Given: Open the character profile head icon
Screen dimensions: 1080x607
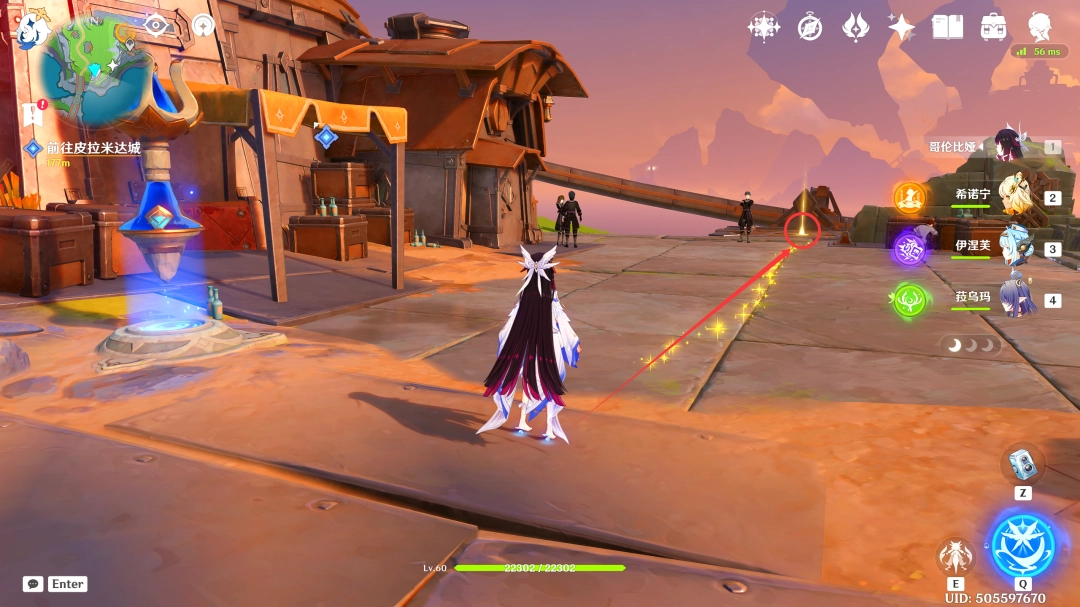Looking at the screenshot, I should pyautogui.click(x=1040, y=26).
